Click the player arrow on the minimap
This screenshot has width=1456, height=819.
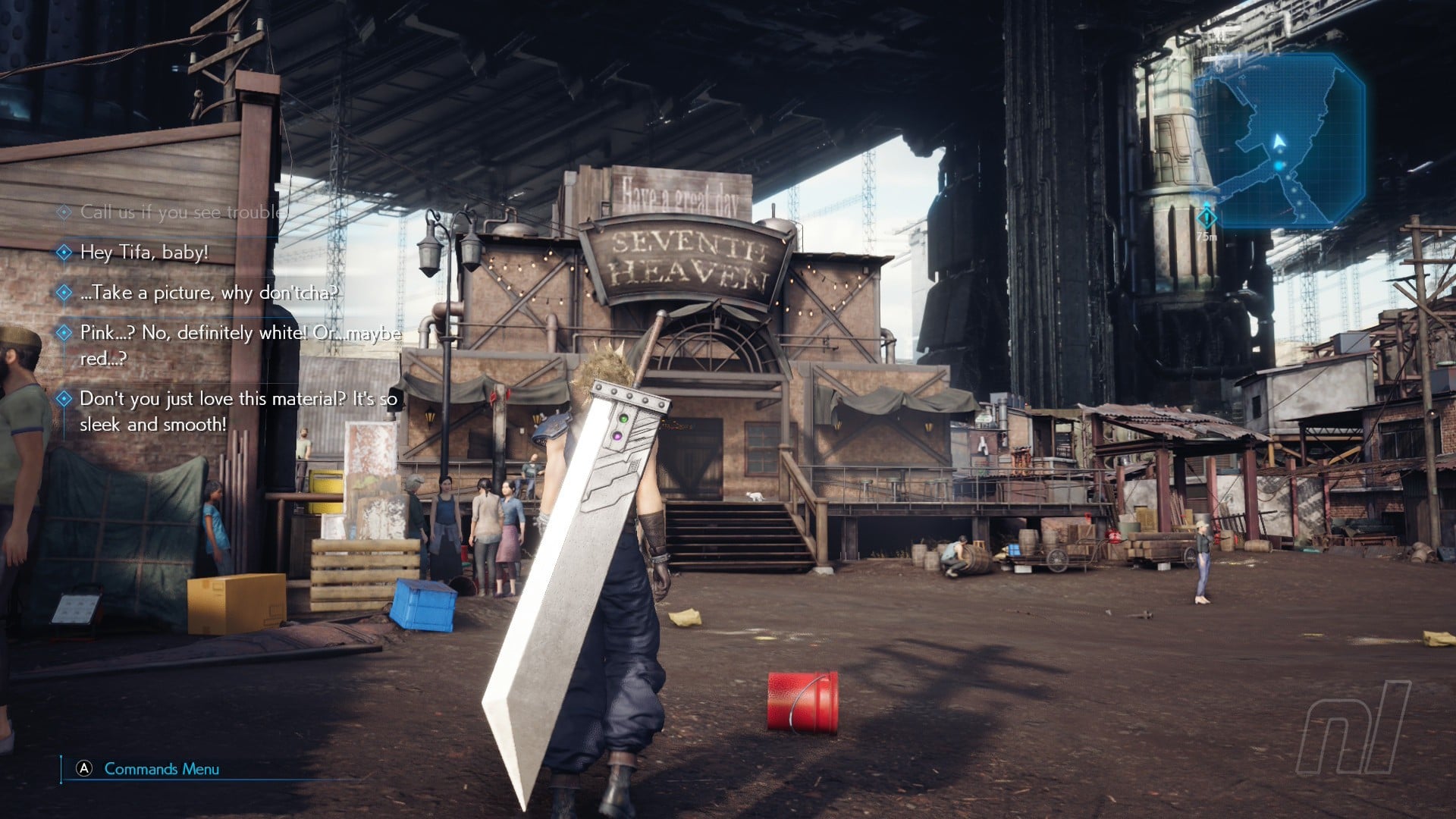[x=1279, y=142]
